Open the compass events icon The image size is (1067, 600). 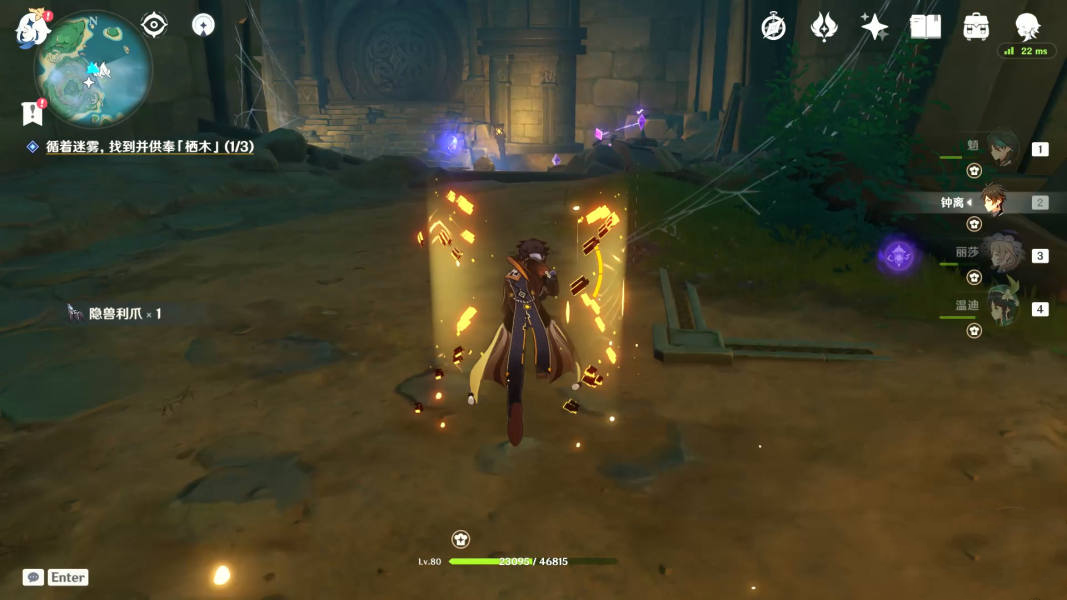(773, 27)
